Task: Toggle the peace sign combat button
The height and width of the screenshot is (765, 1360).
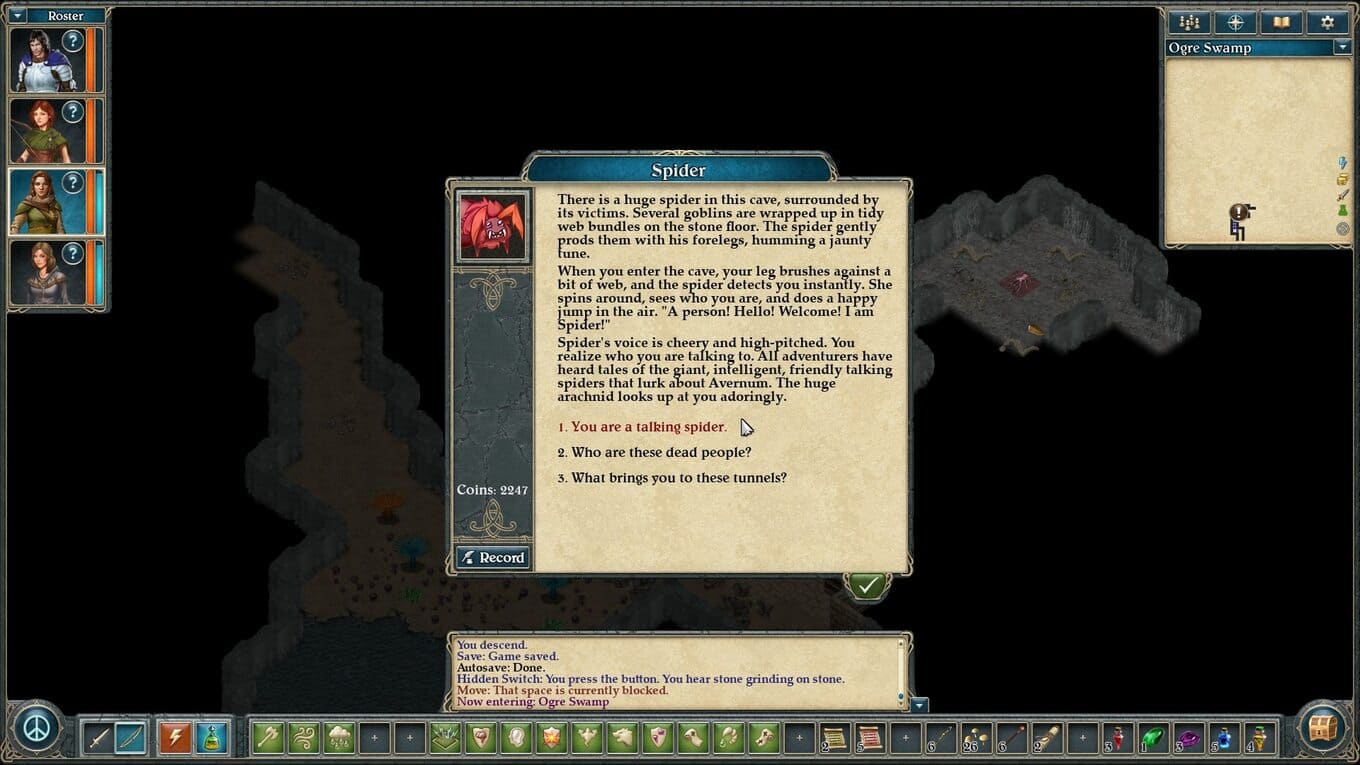Action: point(37,726)
